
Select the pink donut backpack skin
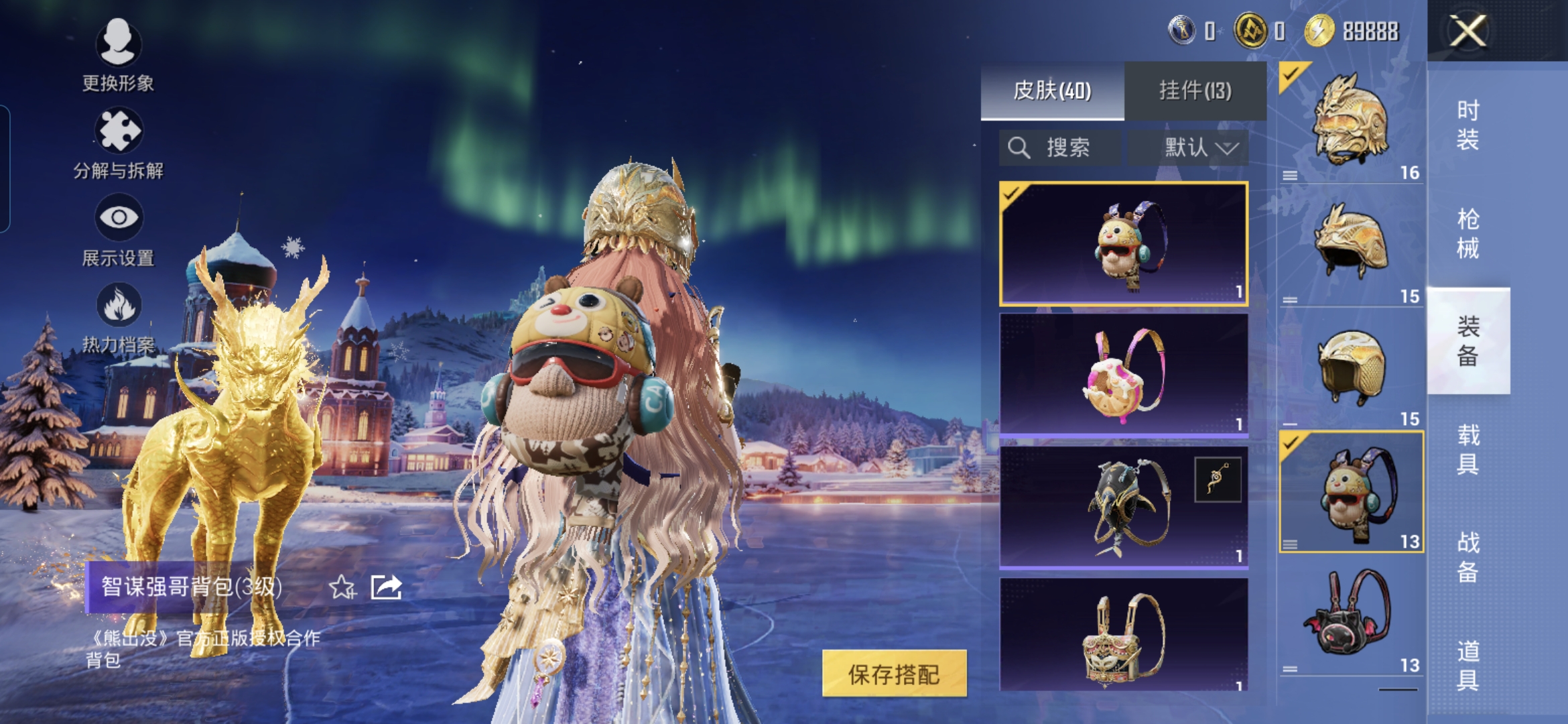pyautogui.click(x=1123, y=375)
